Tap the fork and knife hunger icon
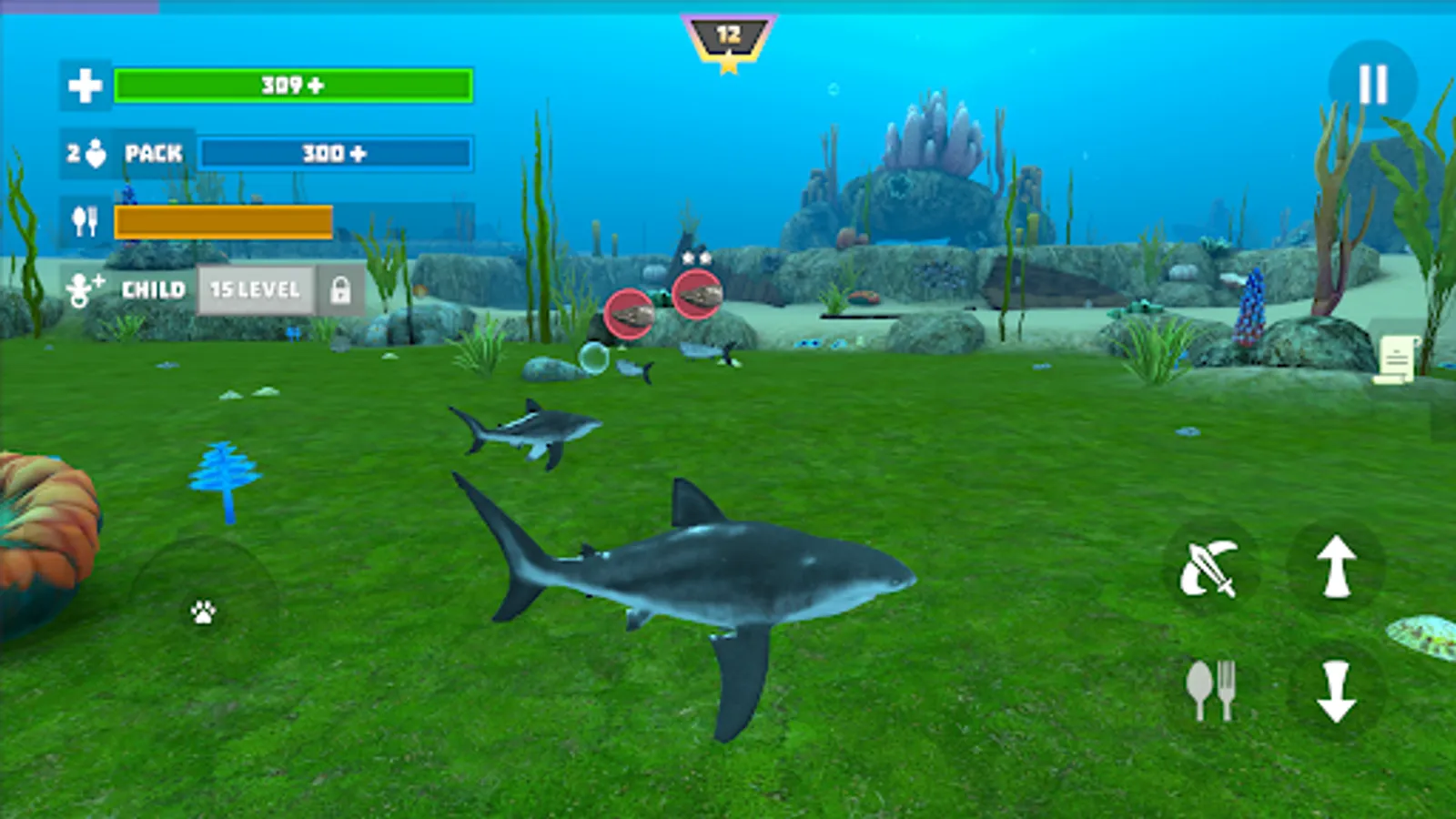The height and width of the screenshot is (819, 1456). click(85, 218)
